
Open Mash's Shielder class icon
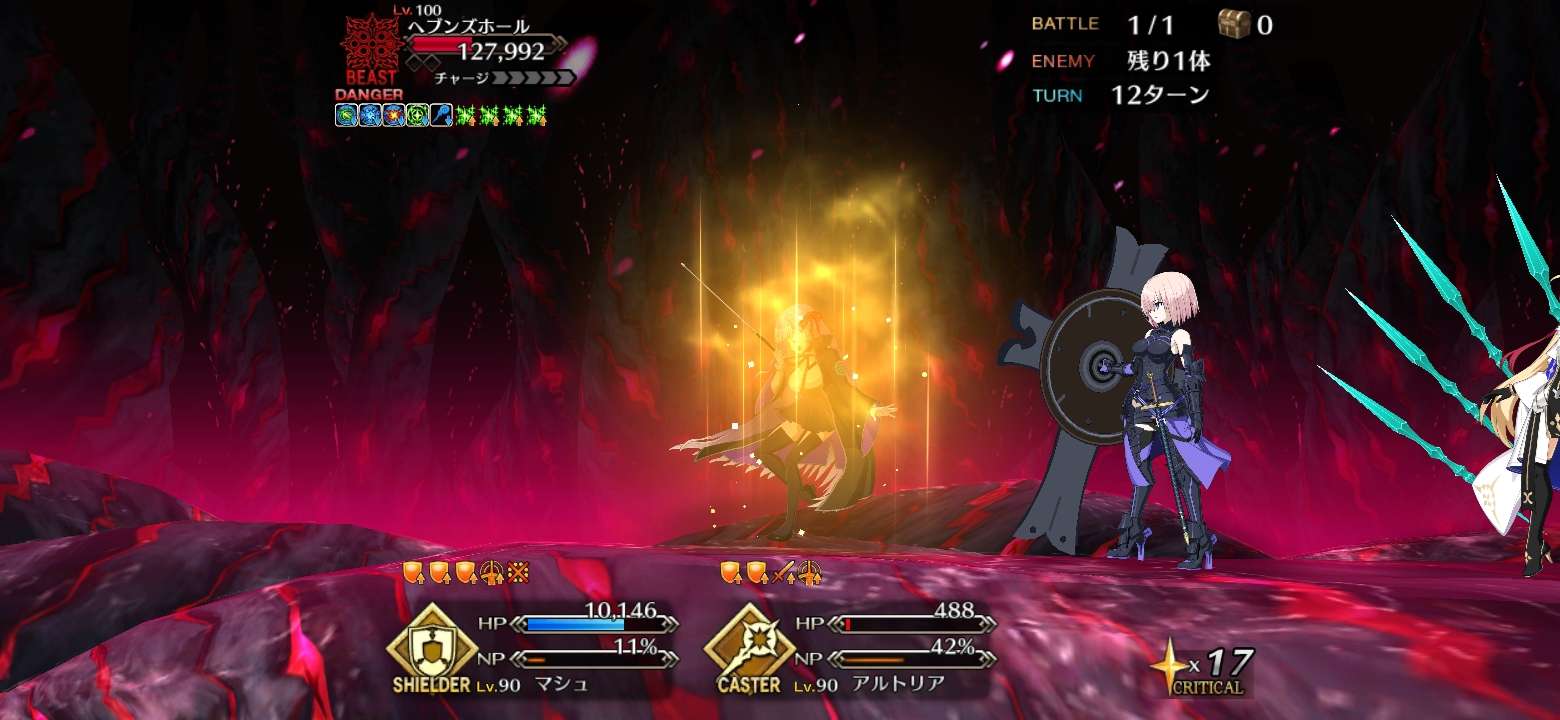[x=430, y=639]
